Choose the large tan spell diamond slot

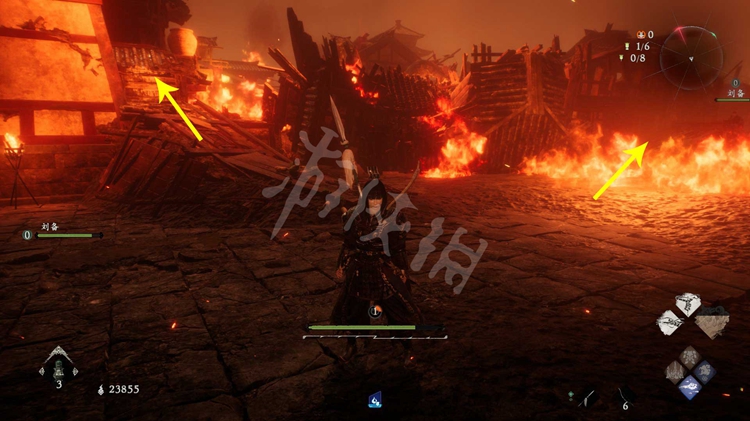pyautogui.click(x=711, y=322)
